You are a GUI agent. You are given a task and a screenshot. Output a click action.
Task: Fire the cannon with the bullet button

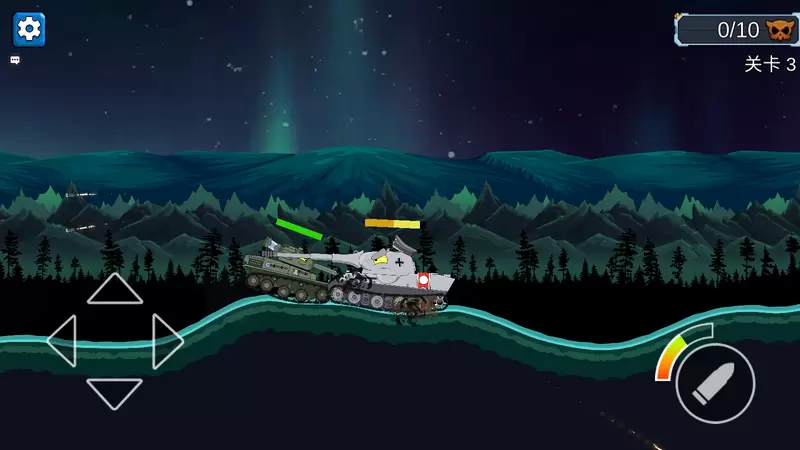715,383
